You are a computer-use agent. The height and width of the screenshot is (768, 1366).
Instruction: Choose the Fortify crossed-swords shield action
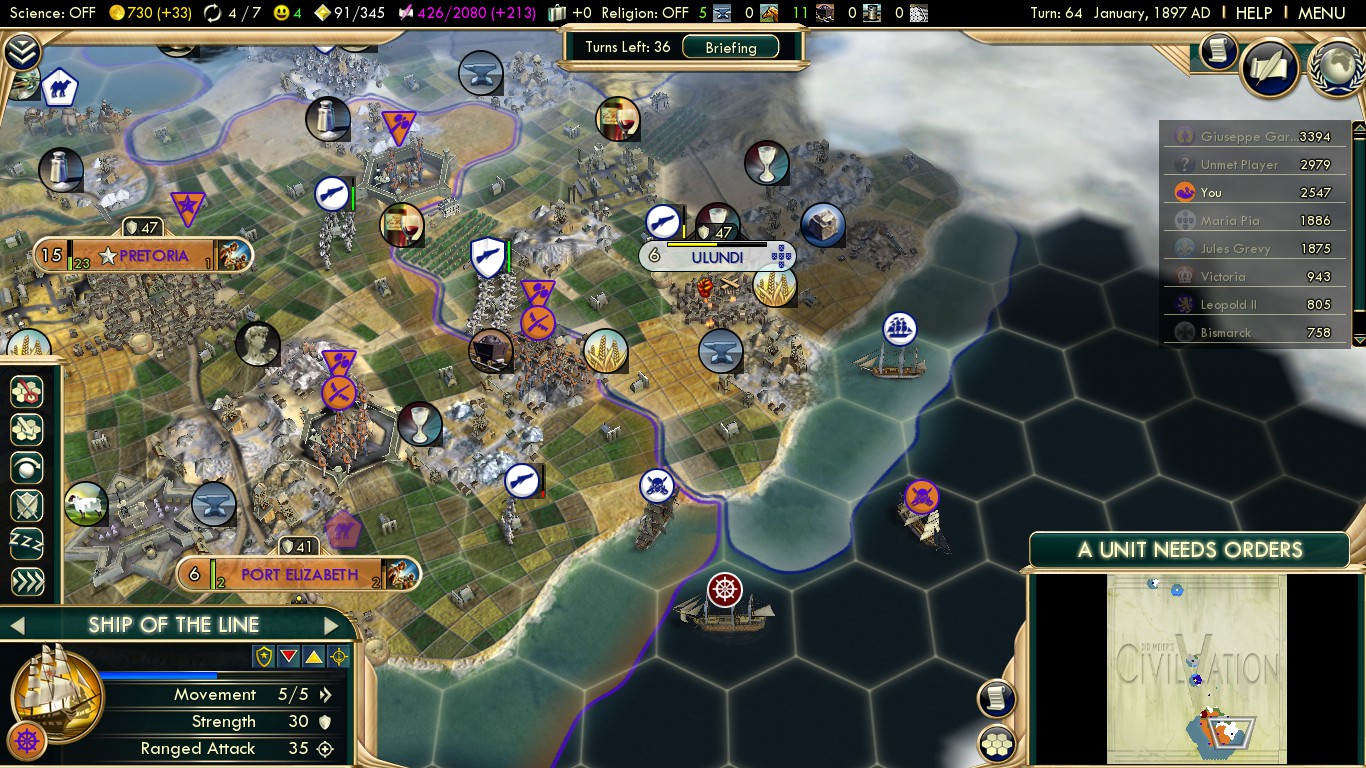coord(26,506)
